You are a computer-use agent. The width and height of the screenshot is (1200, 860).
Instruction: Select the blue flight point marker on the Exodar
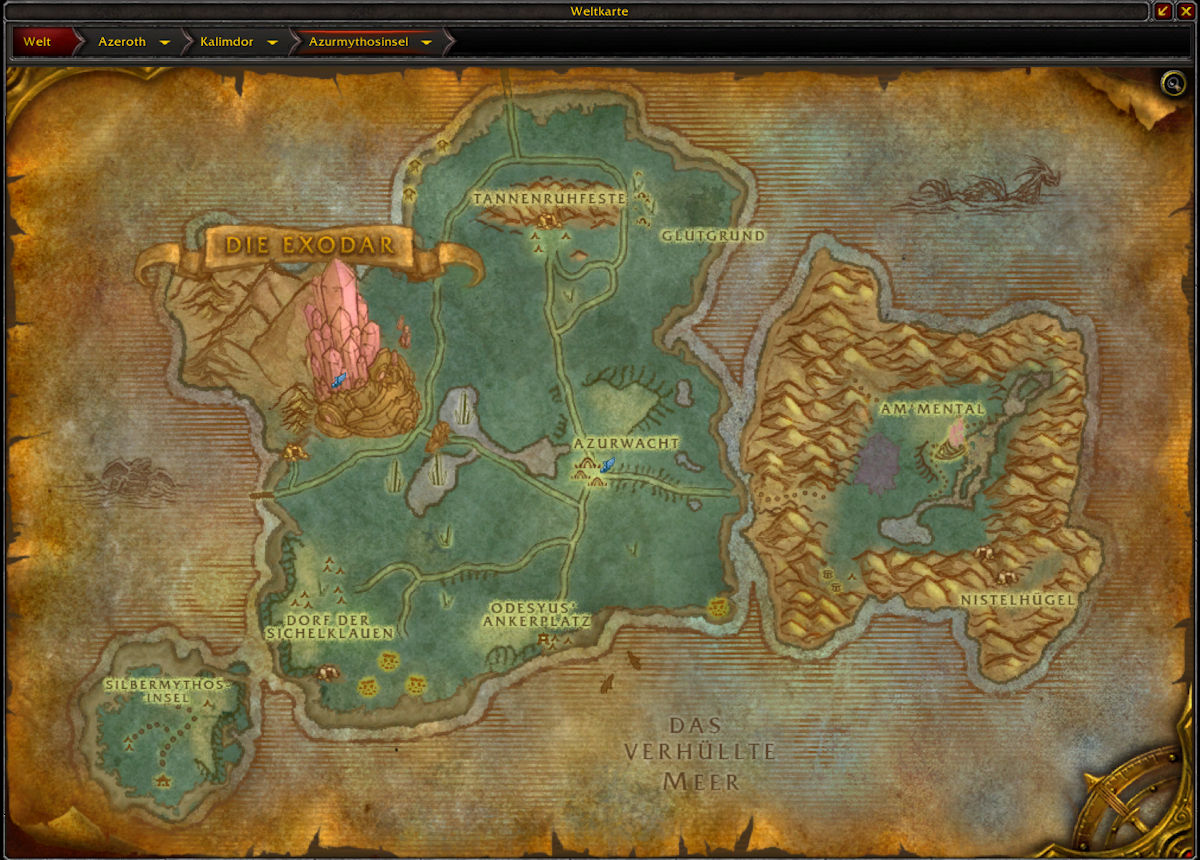click(x=338, y=380)
